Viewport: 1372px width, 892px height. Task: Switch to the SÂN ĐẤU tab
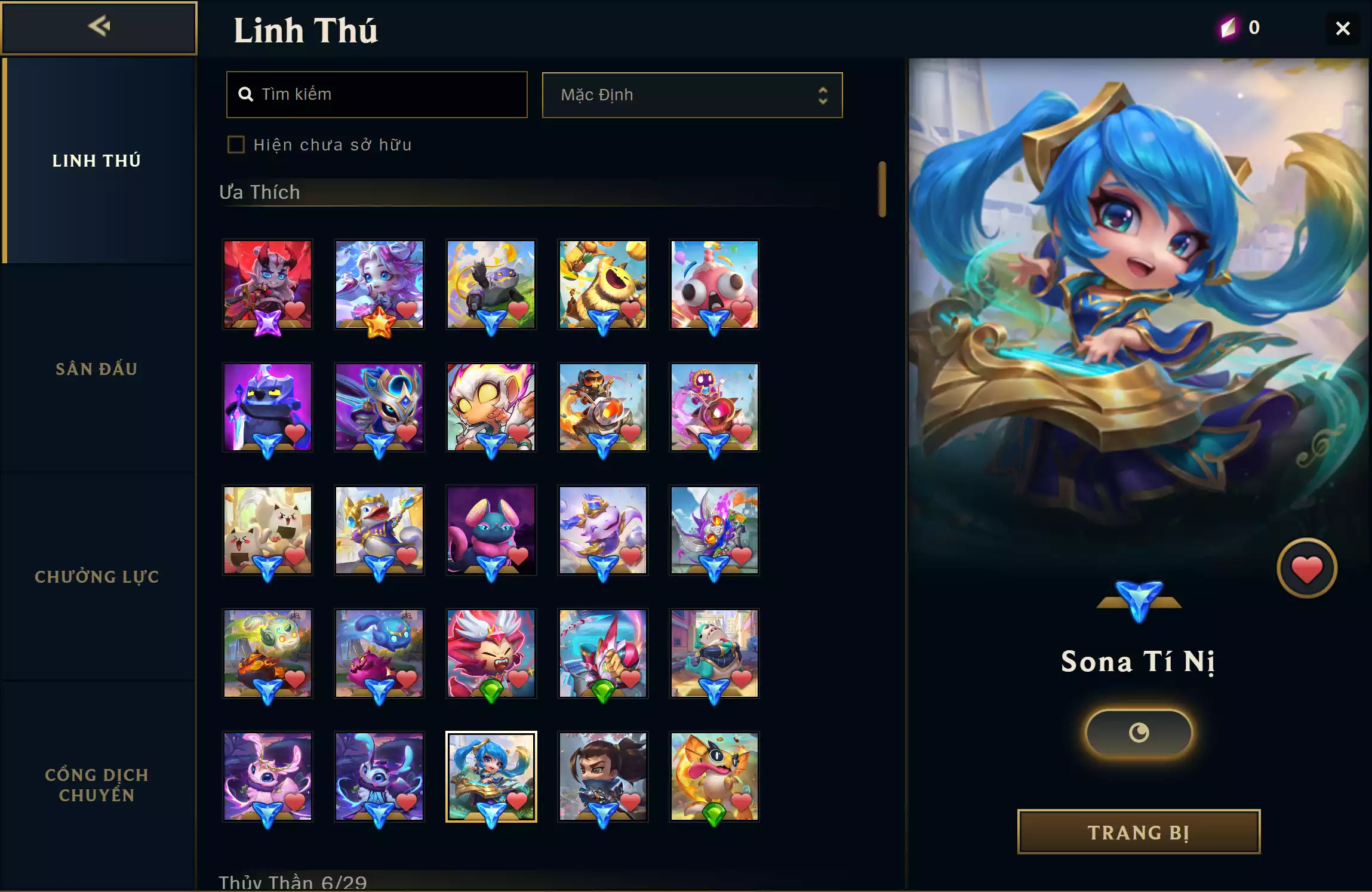[x=97, y=368]
